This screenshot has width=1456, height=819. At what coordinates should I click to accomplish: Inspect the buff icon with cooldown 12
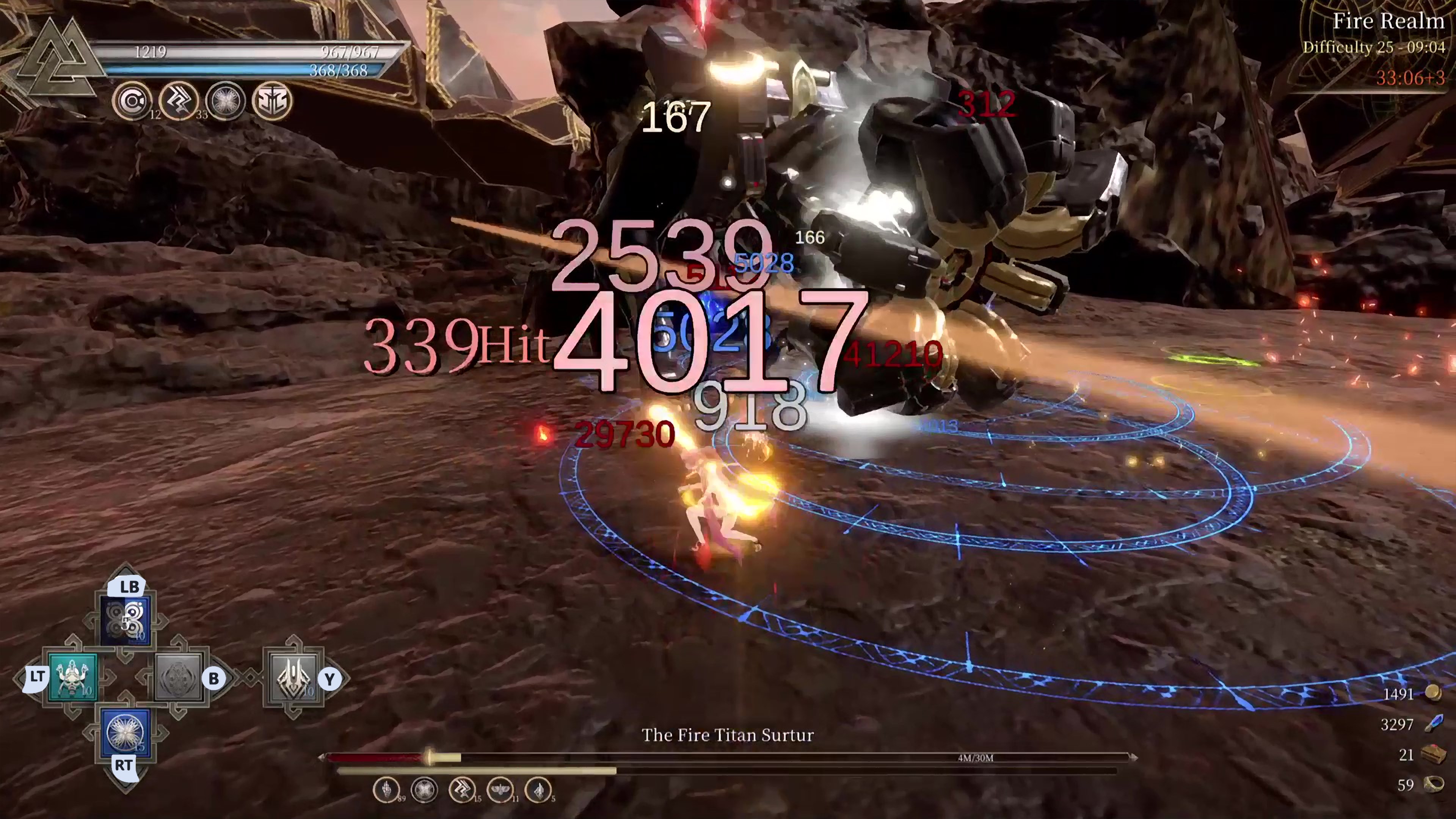point(132,102)
